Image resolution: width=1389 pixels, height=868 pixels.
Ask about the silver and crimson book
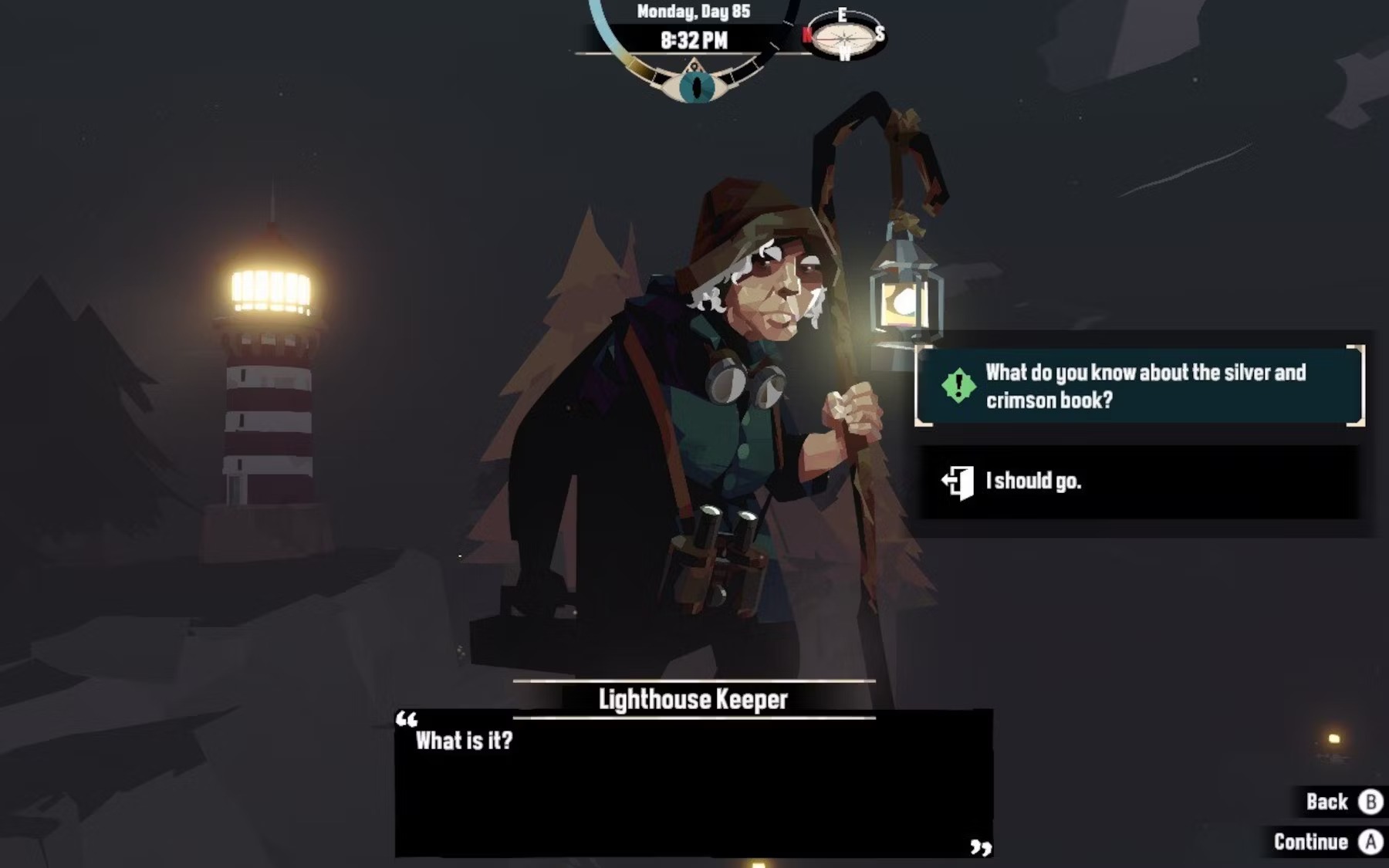click(x=1139, y=386)
